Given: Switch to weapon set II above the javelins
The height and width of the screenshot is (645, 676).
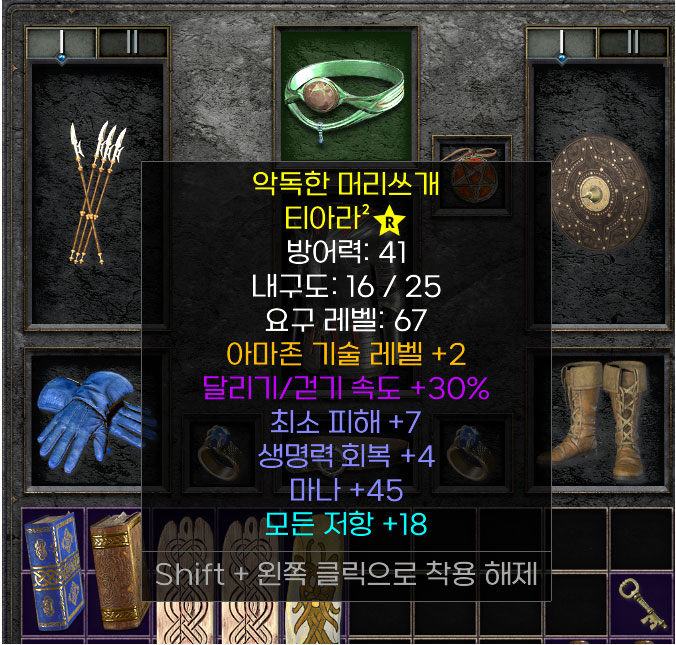Looking at the screenshot, I should pyautogui.click(x=132, y=42).
